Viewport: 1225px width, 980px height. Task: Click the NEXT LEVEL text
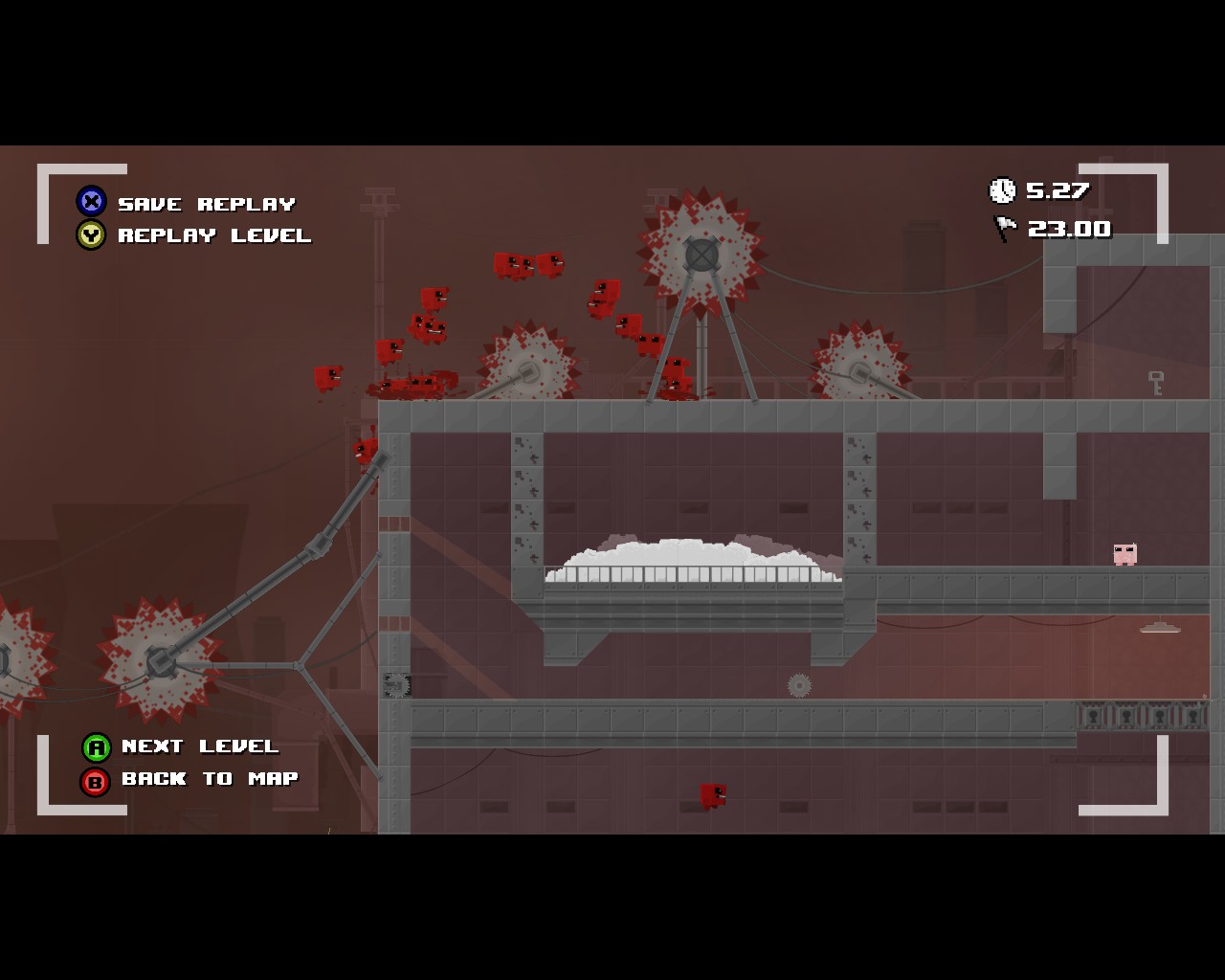[x=199, y=747]
